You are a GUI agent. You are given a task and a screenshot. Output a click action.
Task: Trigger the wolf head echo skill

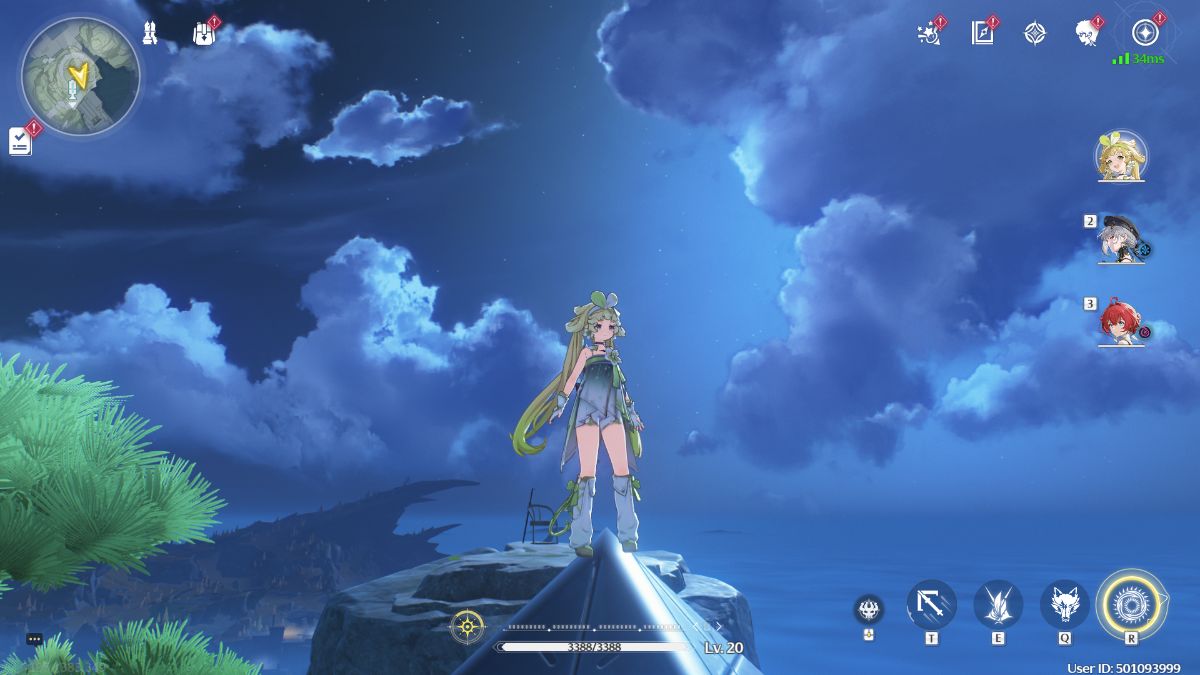click(1065, 604)
